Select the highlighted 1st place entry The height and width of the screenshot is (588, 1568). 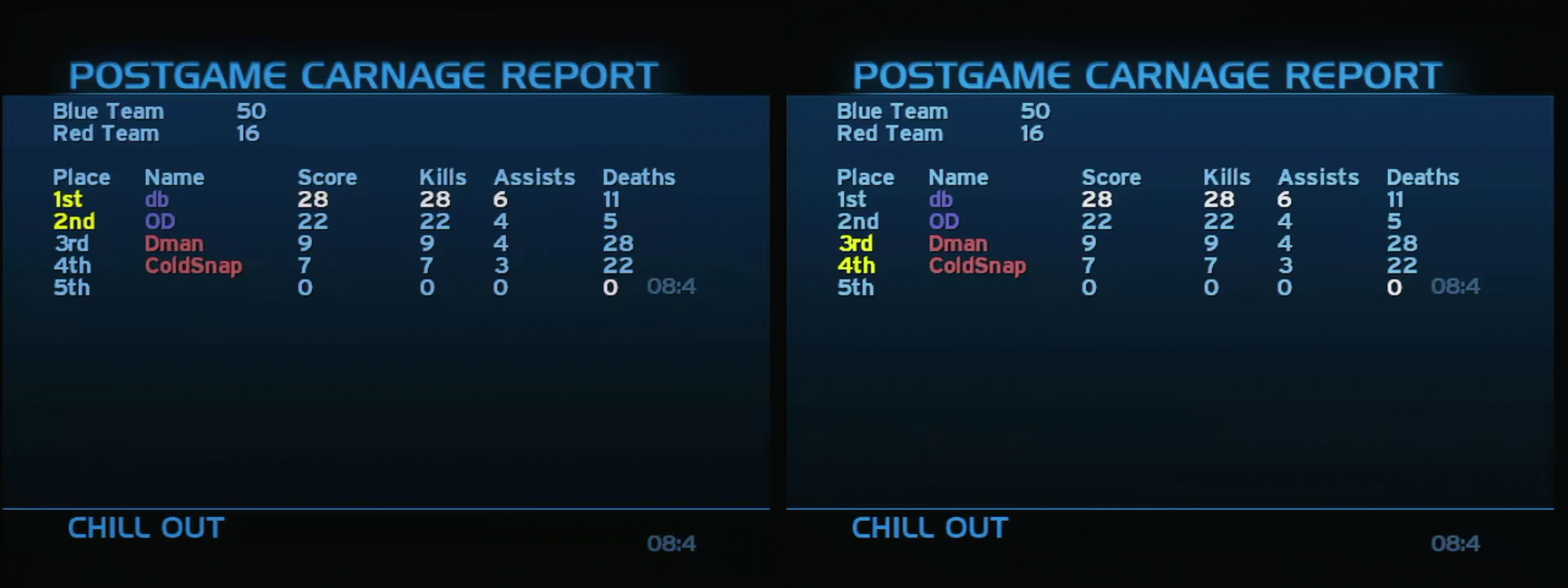tap(67, 199)
